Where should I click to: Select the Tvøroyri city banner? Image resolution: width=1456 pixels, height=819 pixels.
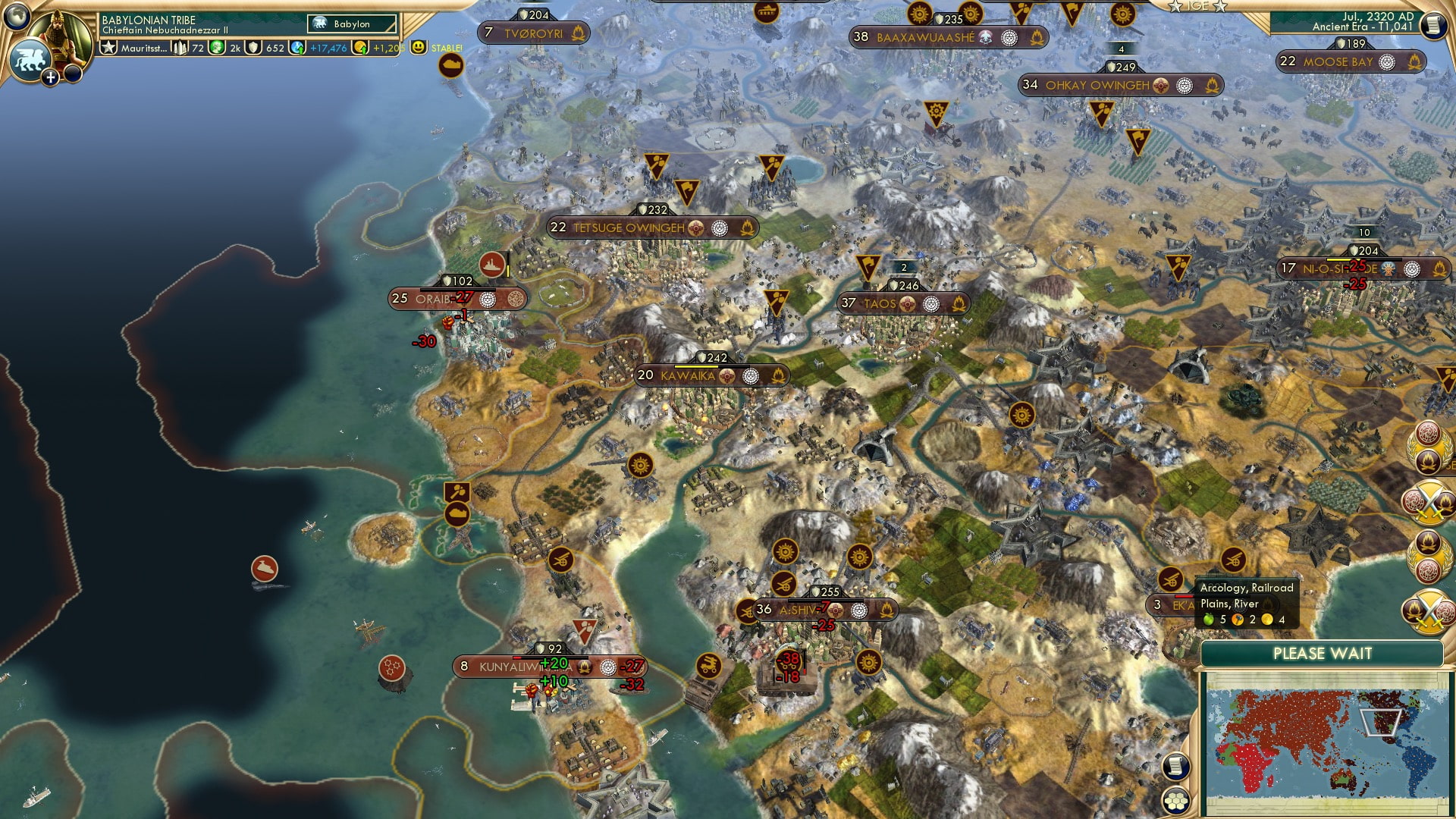[x=533, y=33]
